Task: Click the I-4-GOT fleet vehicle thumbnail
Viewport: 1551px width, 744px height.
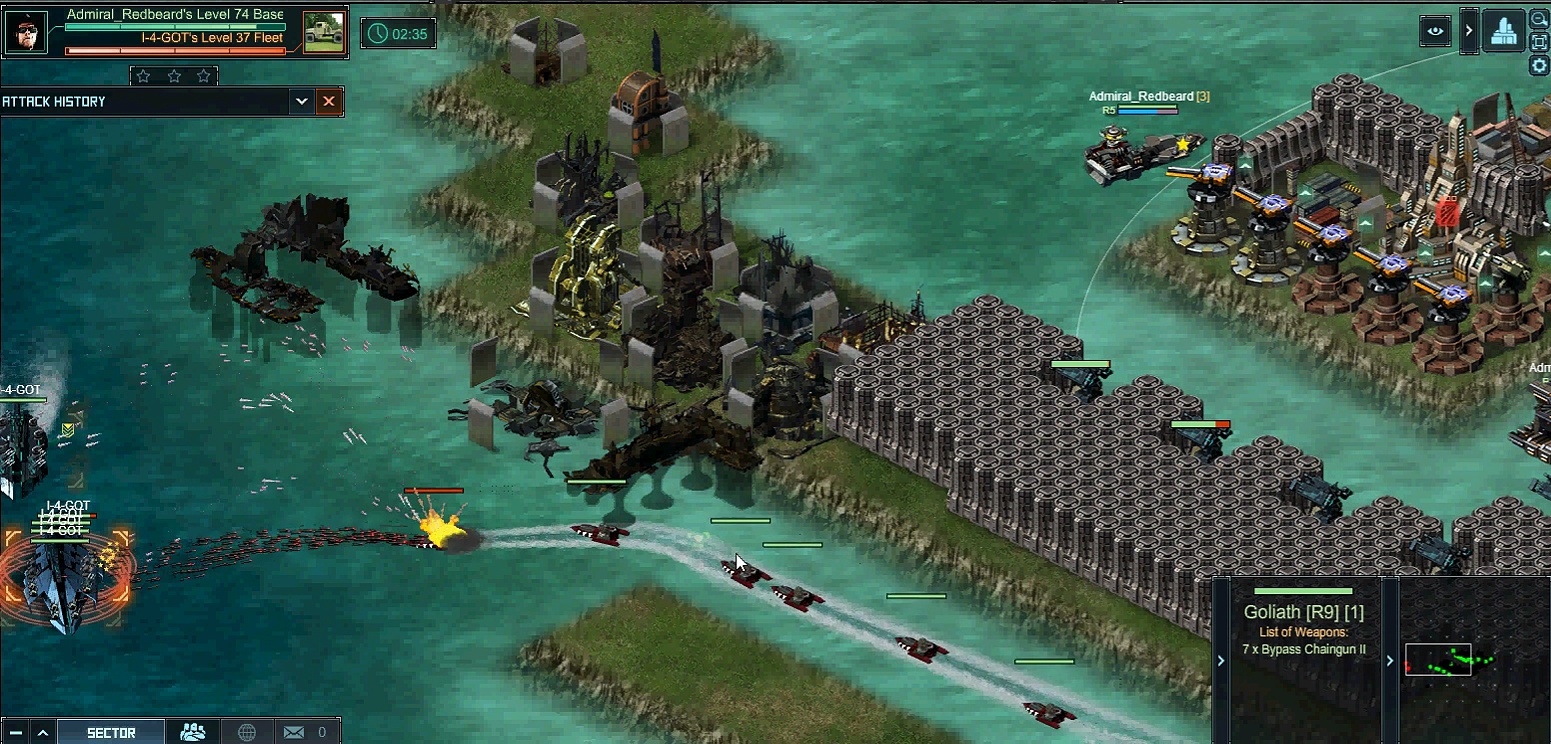Action: tap(323, 32)
